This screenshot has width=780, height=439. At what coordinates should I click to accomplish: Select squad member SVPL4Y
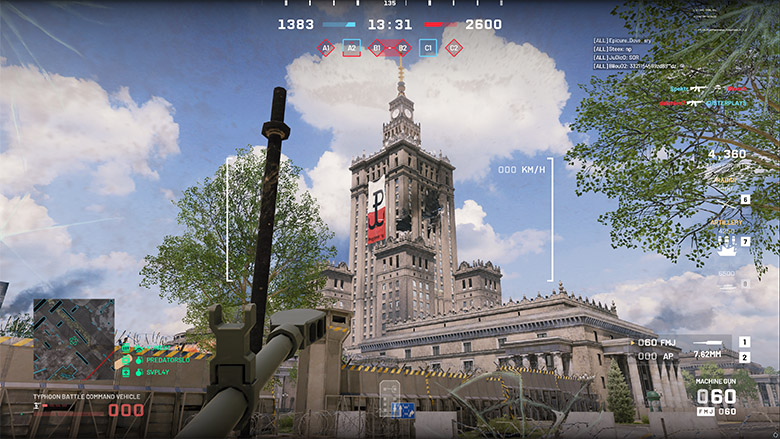click(146, 372)
